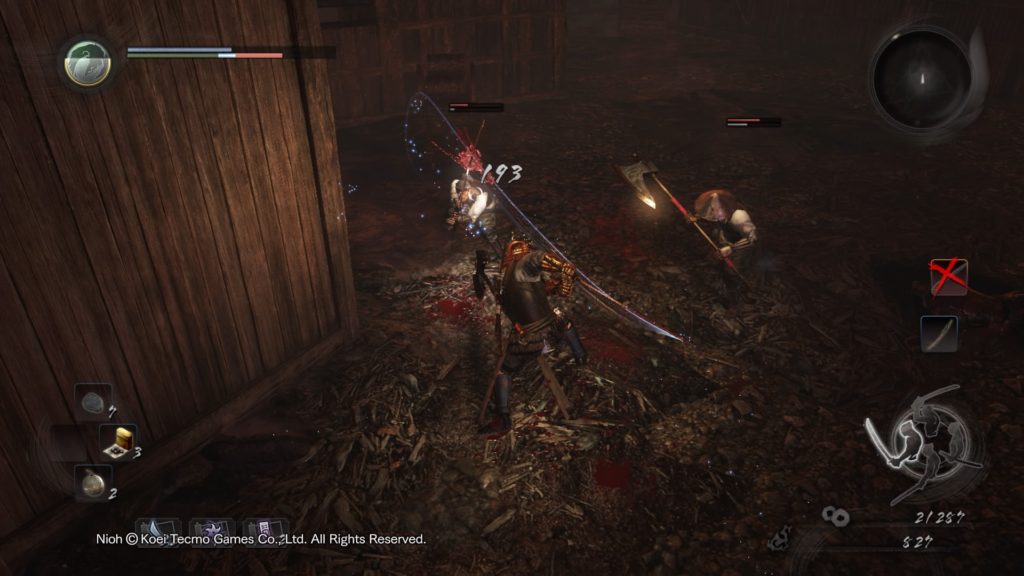Viewport: 1024px width, 576px height.
Task: Use the round bomb item slot
Action: [92, 482]
